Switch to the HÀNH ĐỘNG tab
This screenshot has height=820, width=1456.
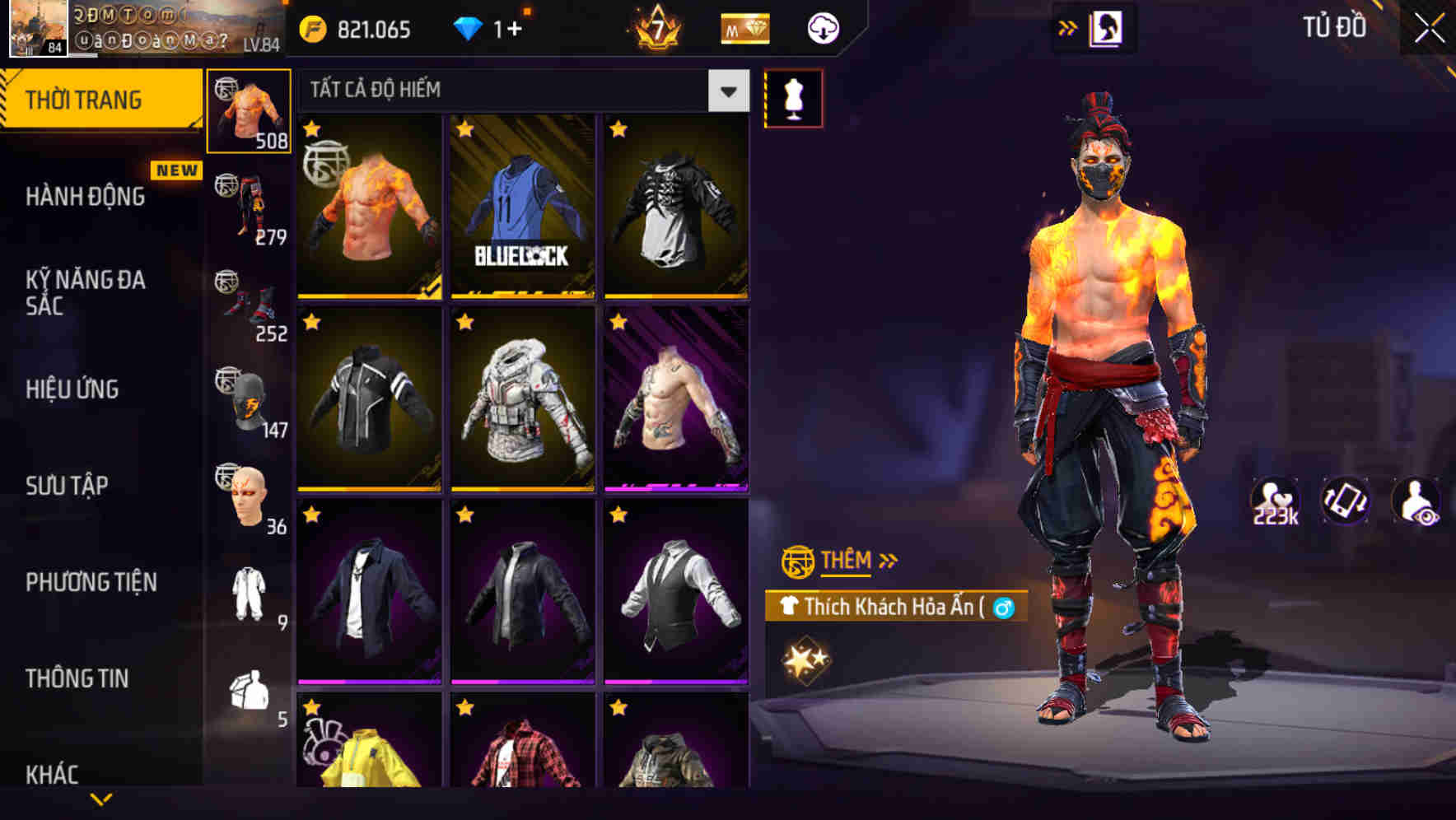[86, 197]
